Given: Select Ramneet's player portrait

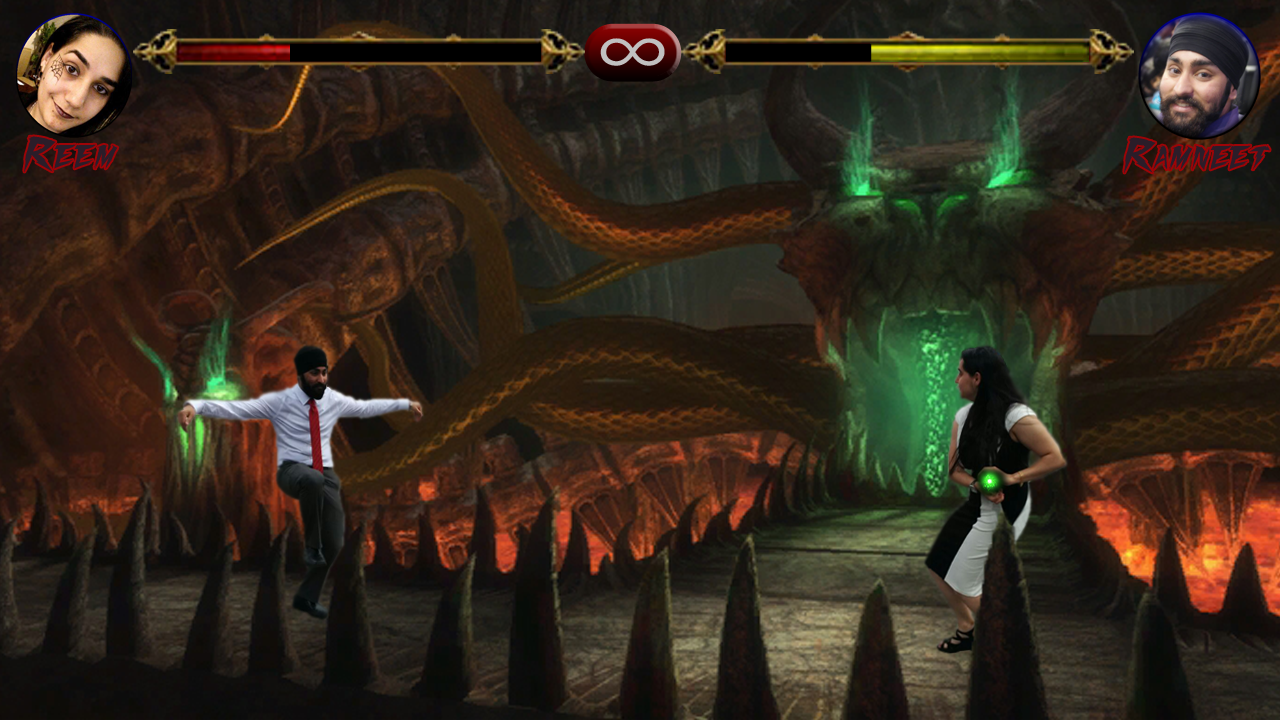Looking at the screenshot, I should click(1199, 76).
